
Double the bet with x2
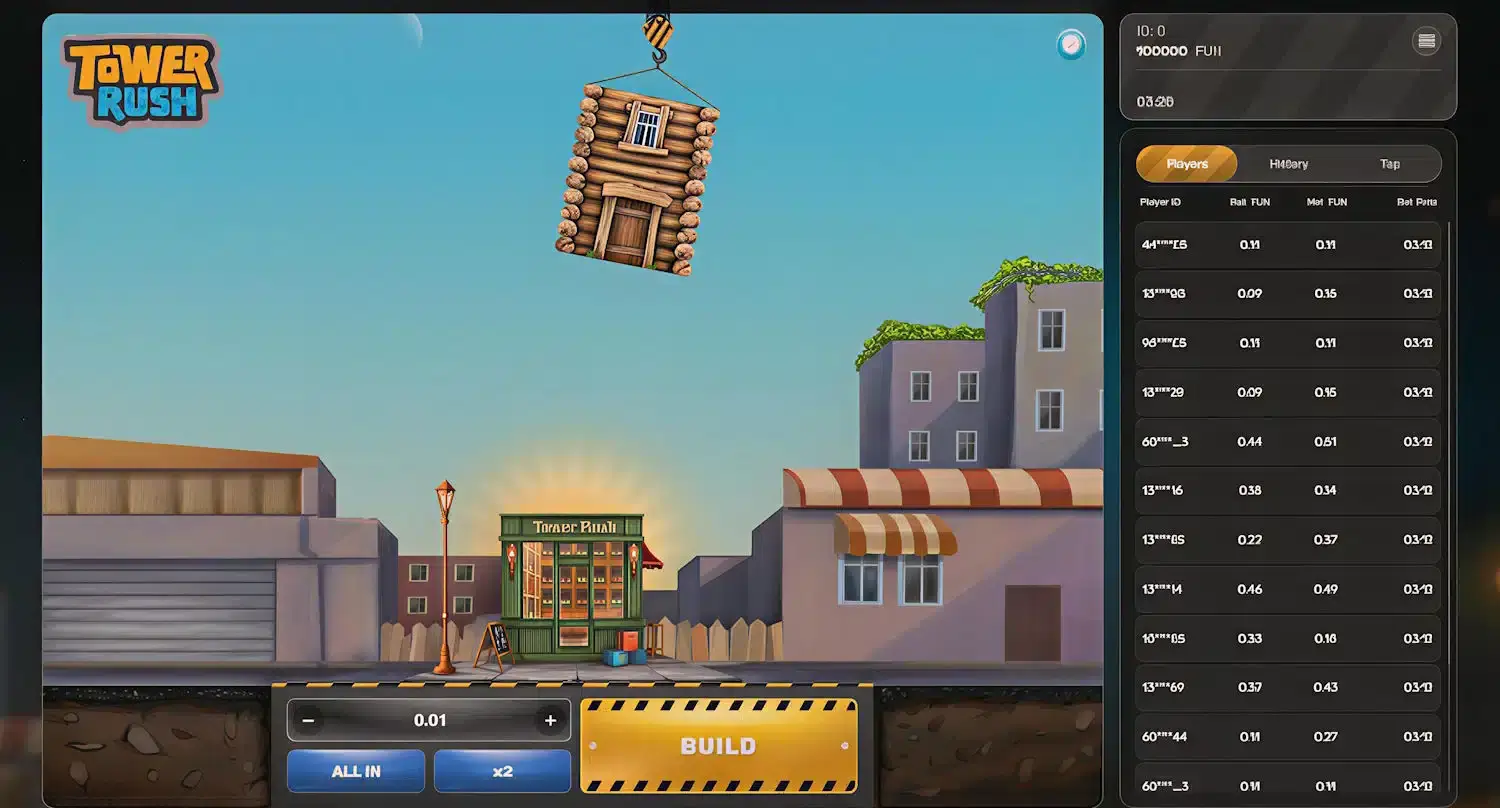(x=502, y=771)
